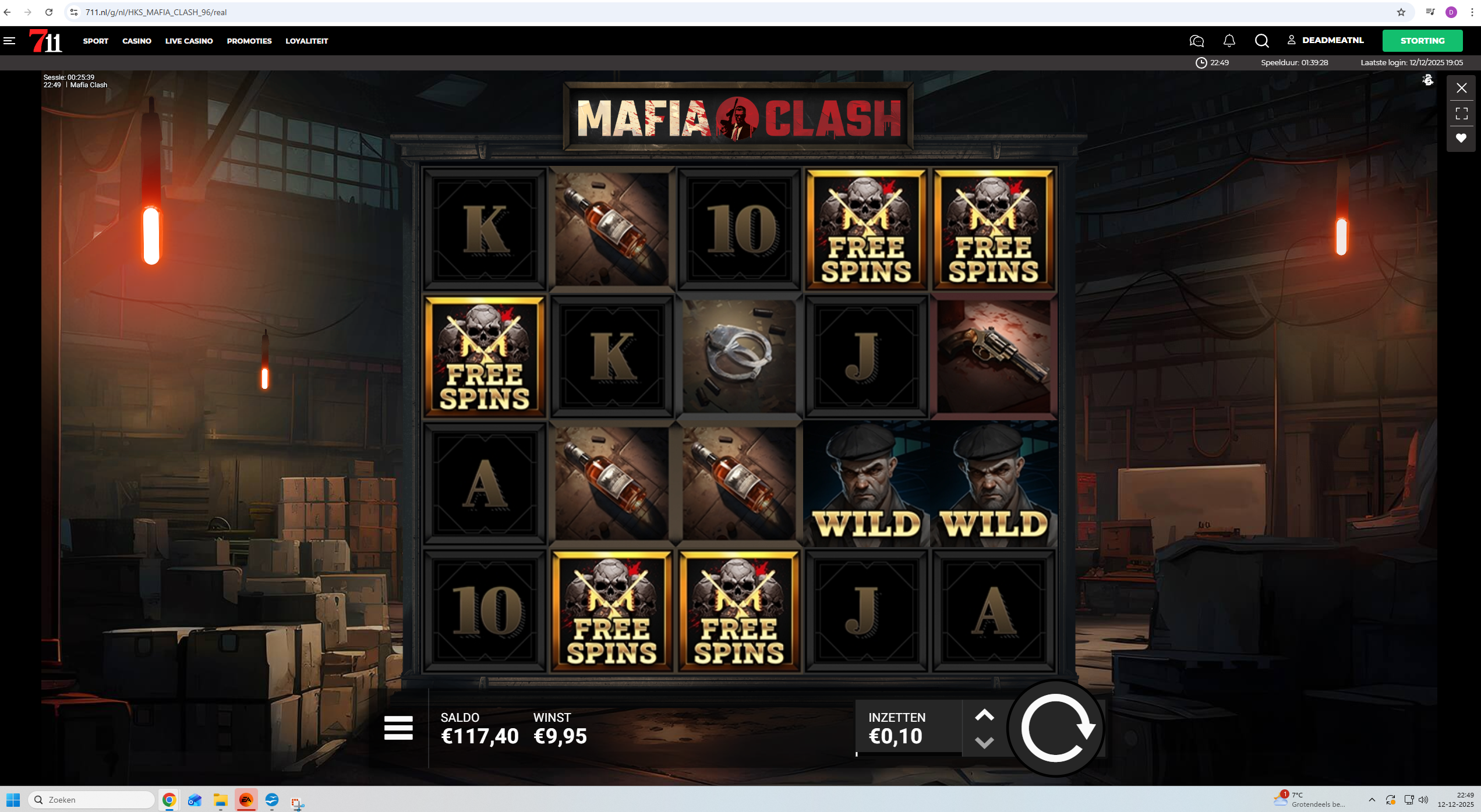
Task: Decrease the bet with the down arrow
Action: tap(984, 743)
